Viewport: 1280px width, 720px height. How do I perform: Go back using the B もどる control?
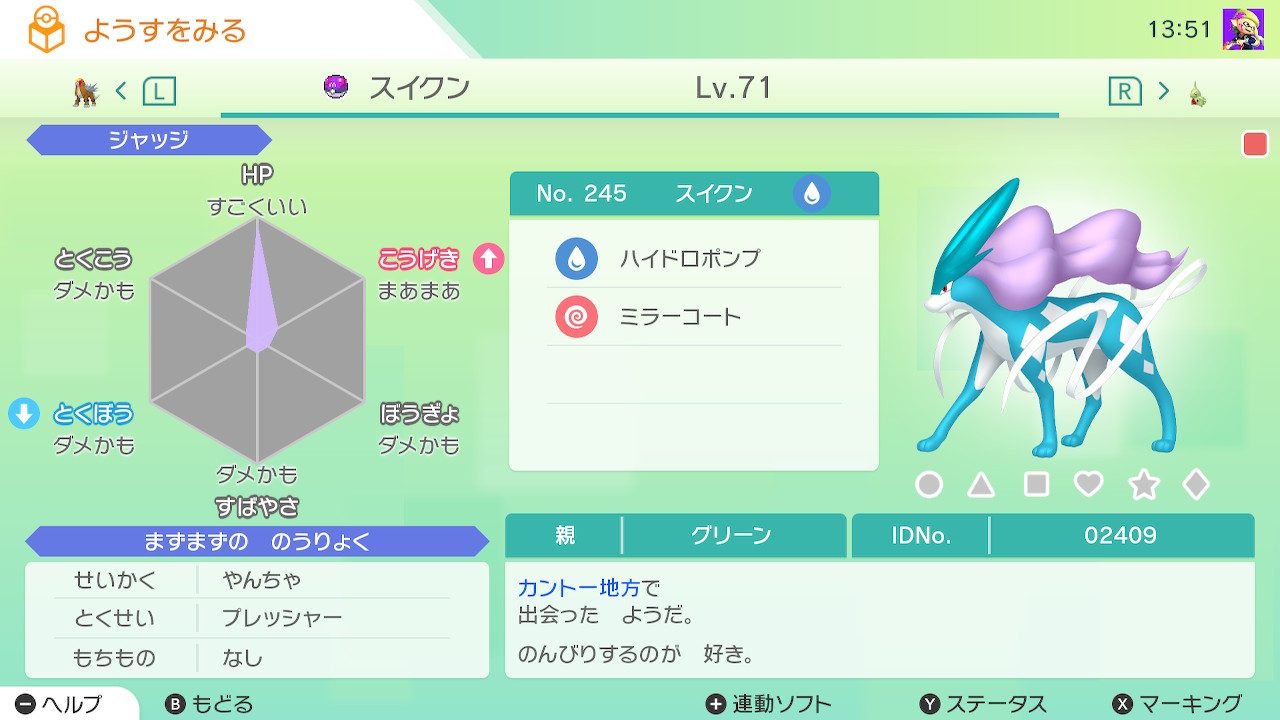tap(211, 704)
